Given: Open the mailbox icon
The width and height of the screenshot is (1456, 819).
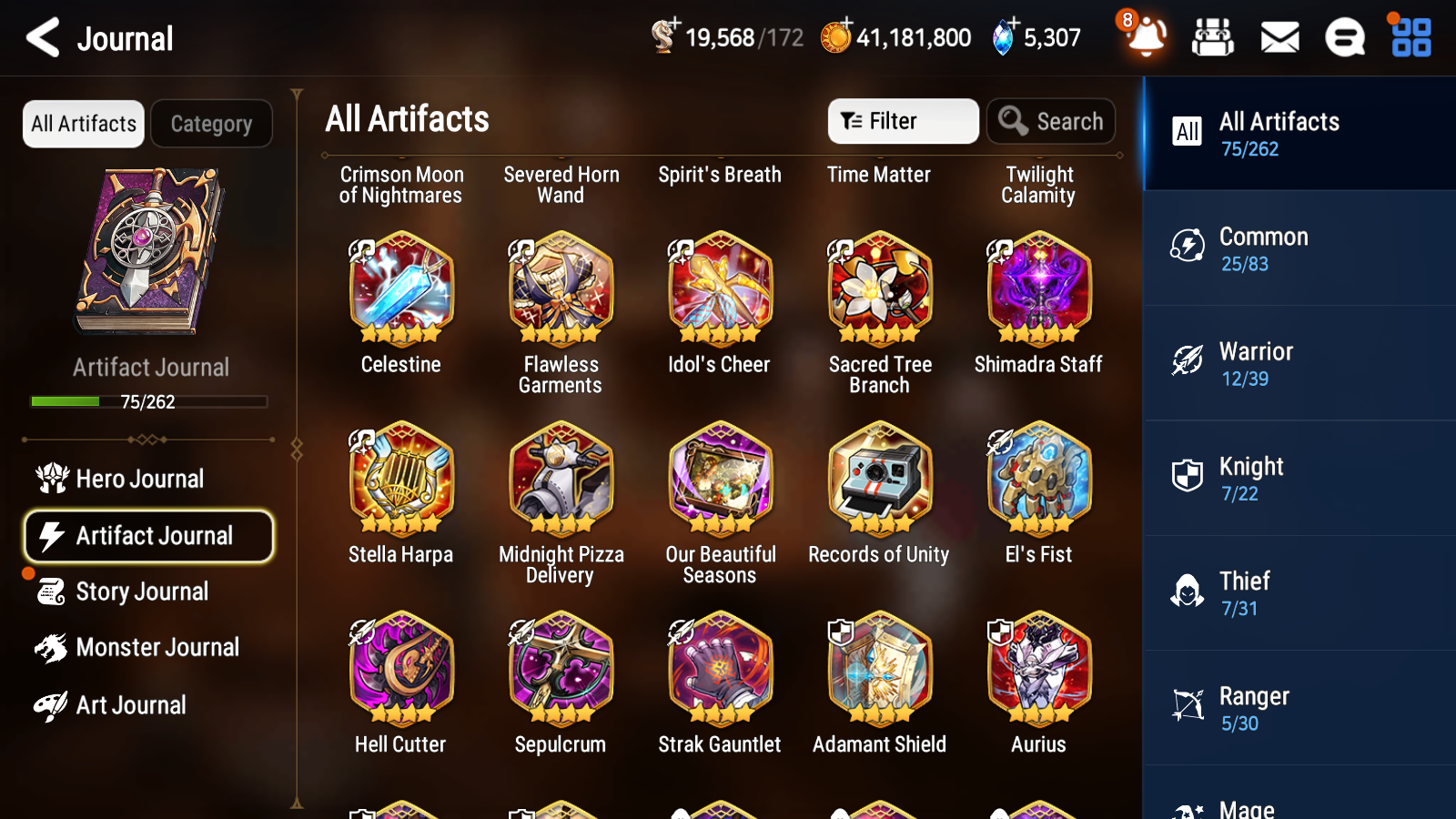Looking at the screenshot, I should click(1279, 37).
